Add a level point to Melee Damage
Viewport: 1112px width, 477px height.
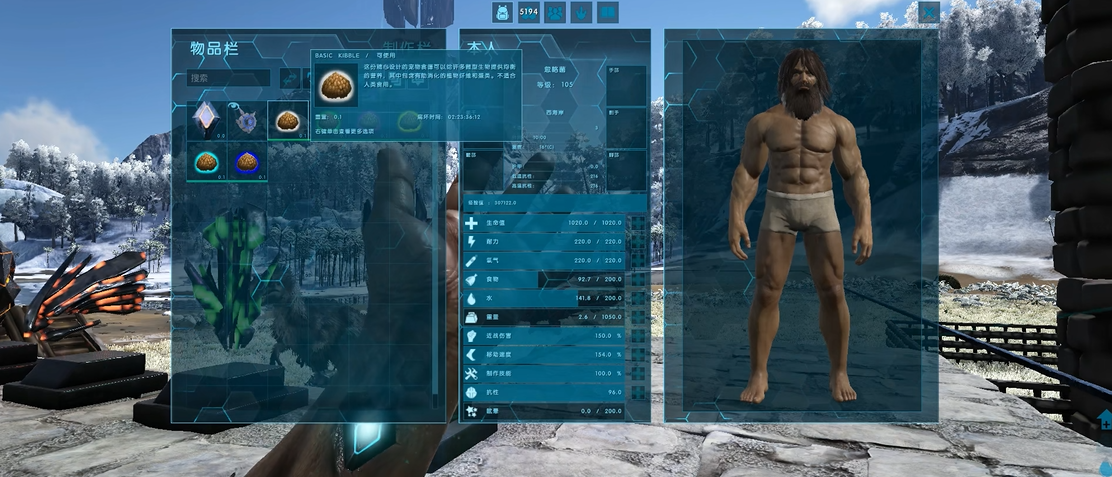pos(637,336)
